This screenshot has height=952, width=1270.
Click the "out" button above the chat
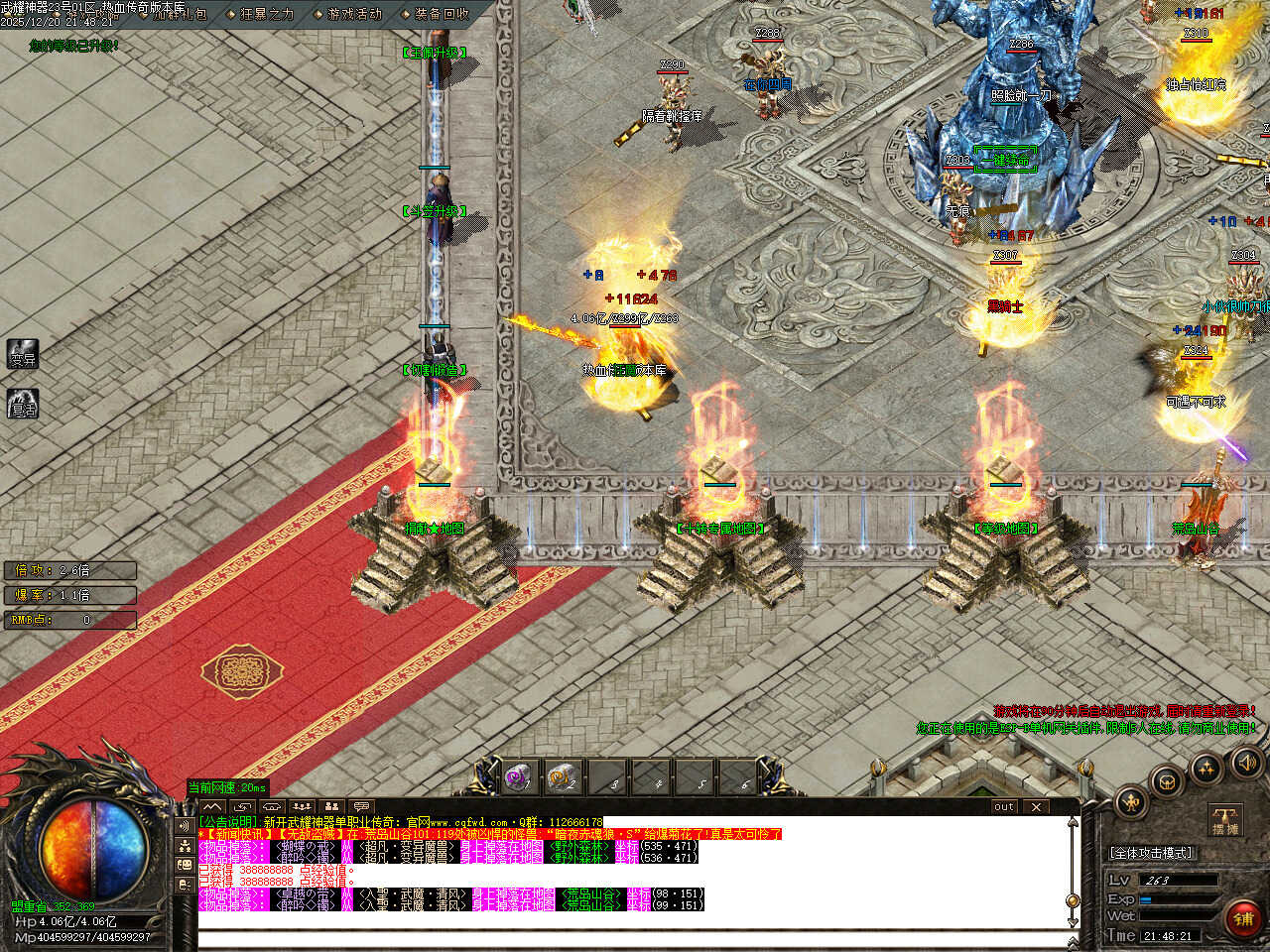point(1004,806)
